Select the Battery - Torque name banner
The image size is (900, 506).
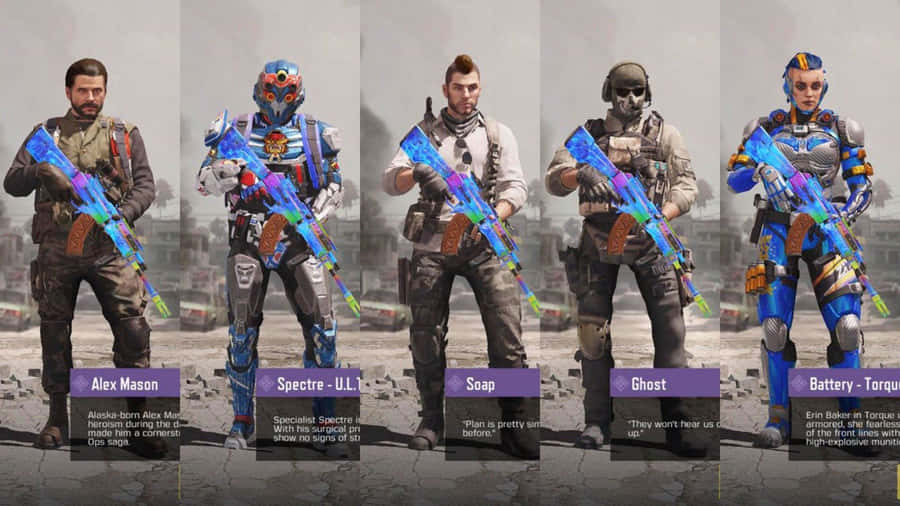pyautogui.click(x=842, y=383)
